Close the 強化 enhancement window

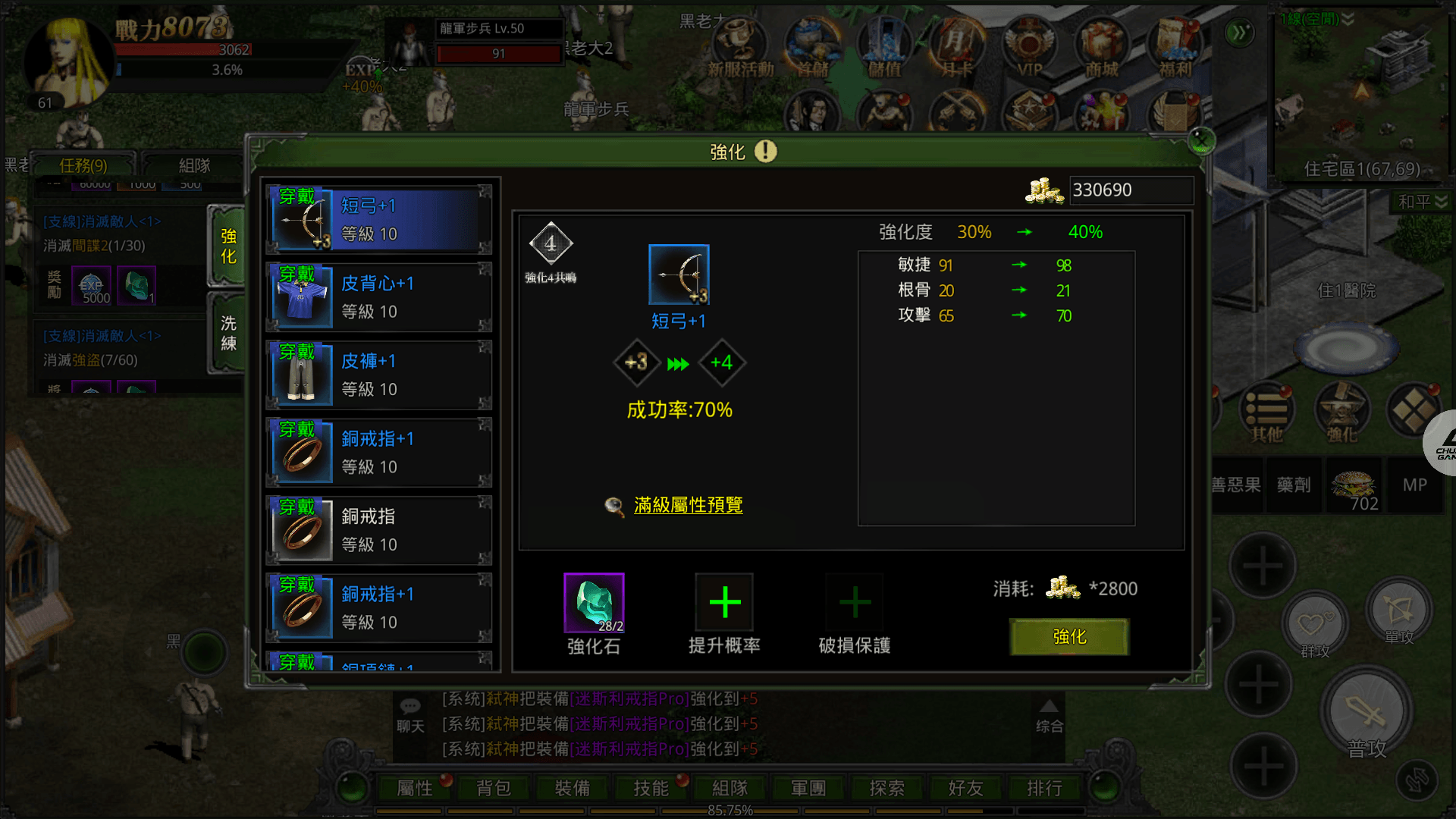tap(1201, 140)
